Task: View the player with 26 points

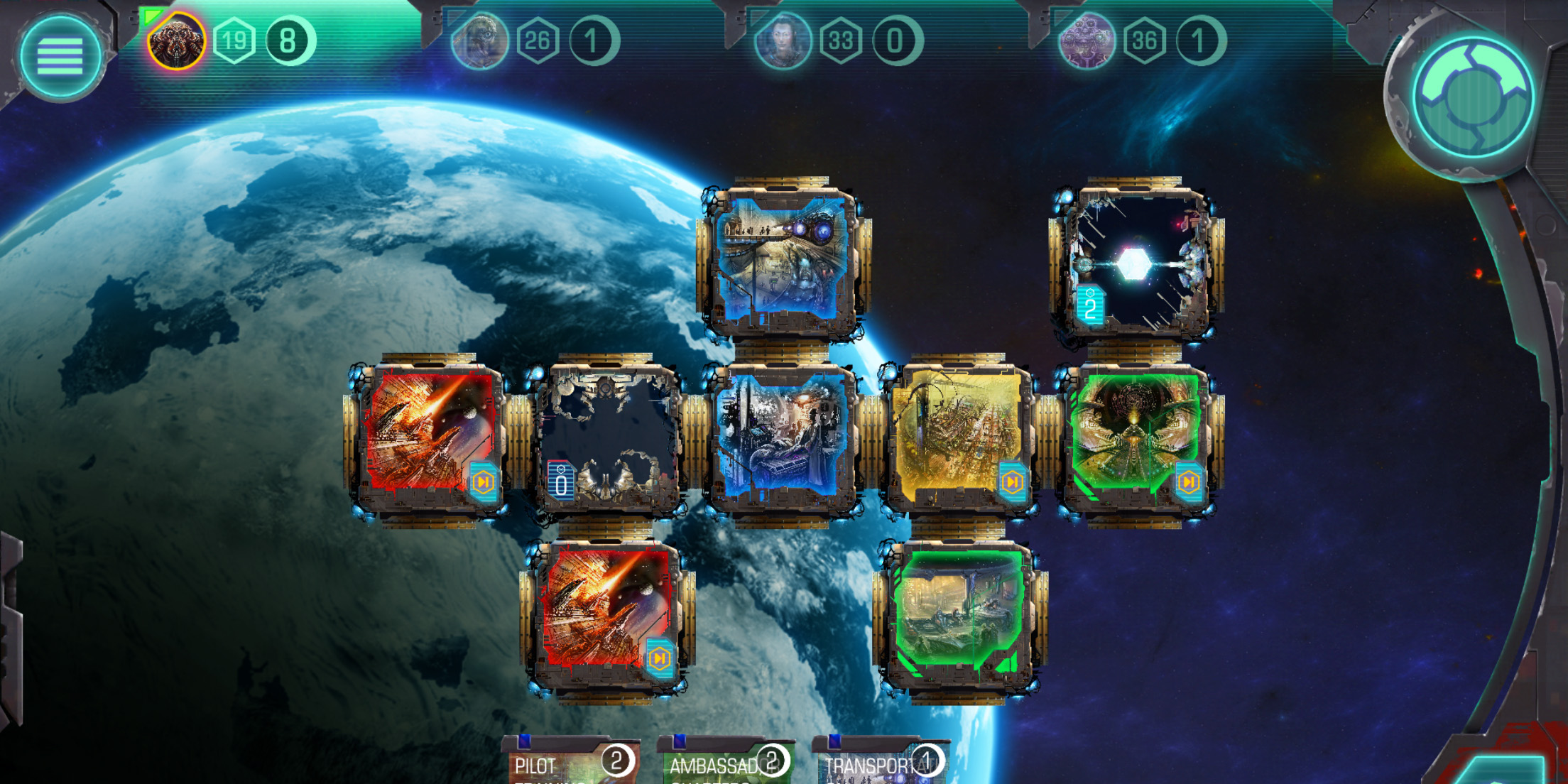Action: 480,41
